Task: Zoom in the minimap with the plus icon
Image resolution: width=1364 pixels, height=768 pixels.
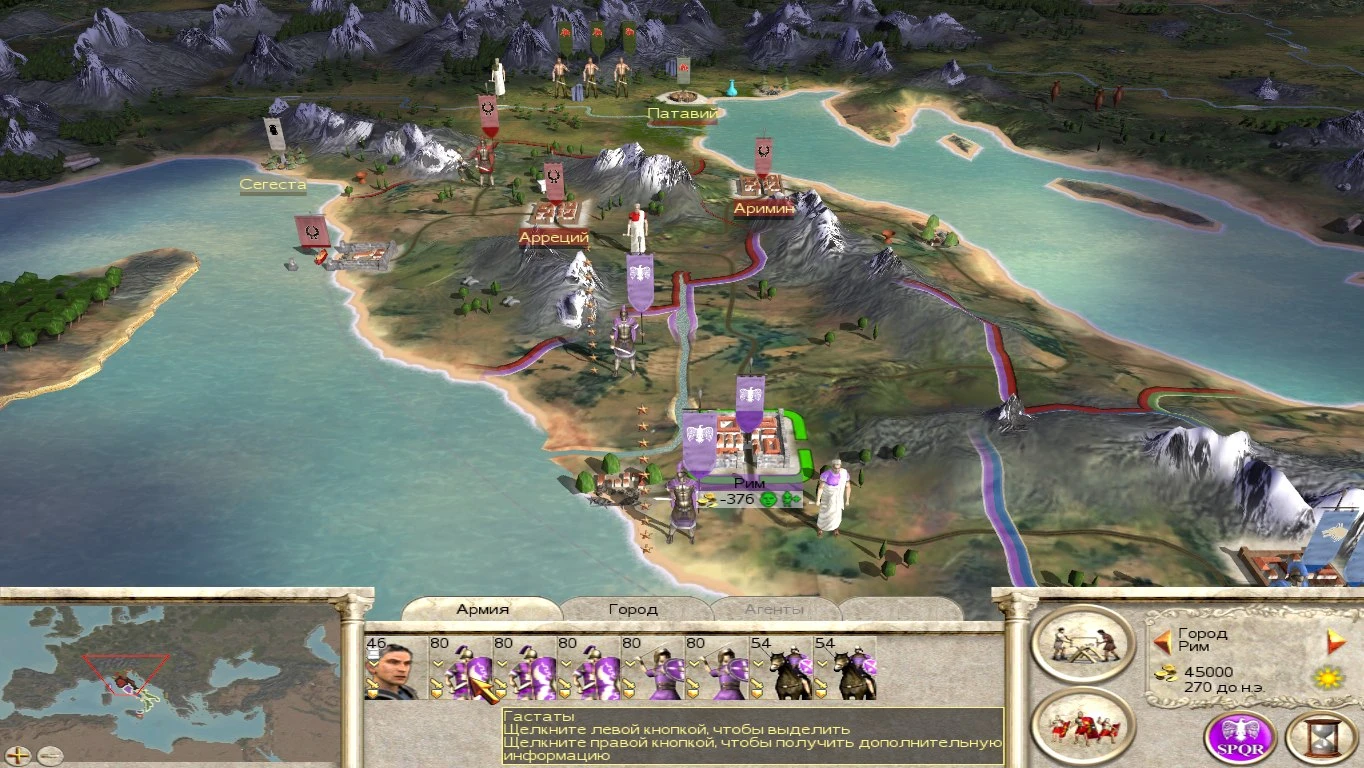Action: 18,755
